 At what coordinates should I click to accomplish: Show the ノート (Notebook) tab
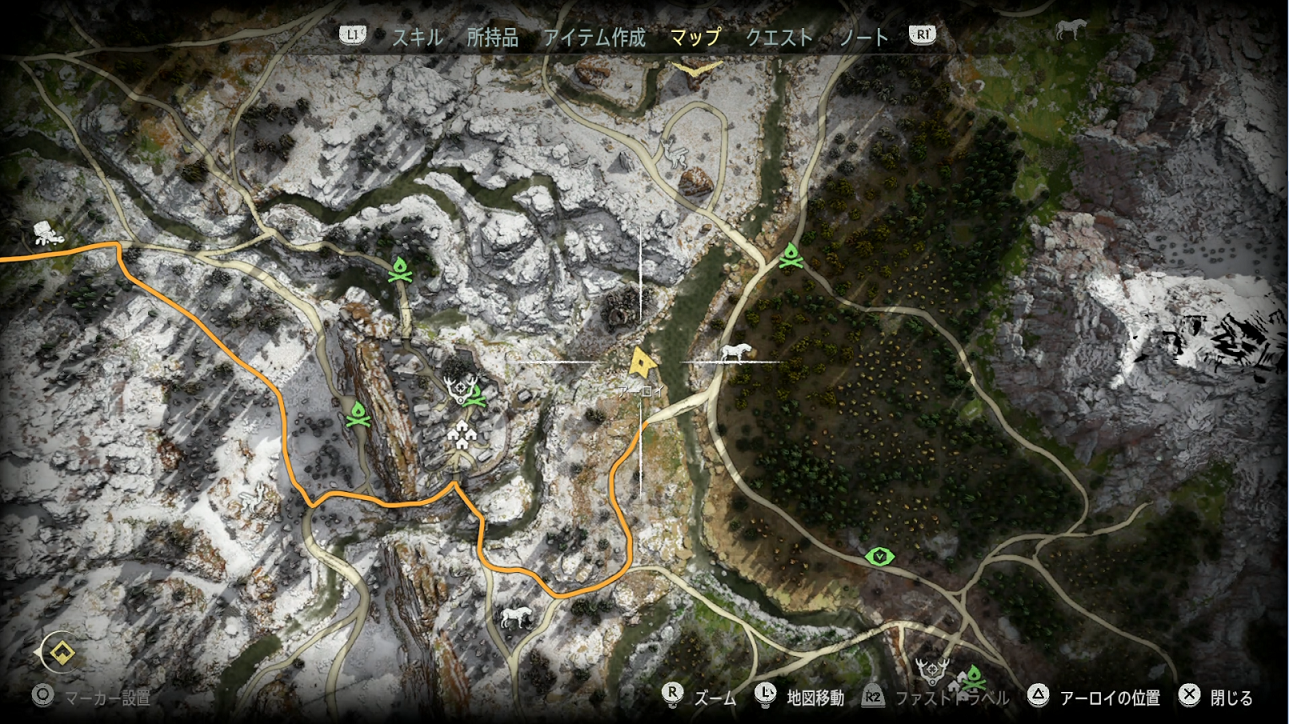pos(864,38)
